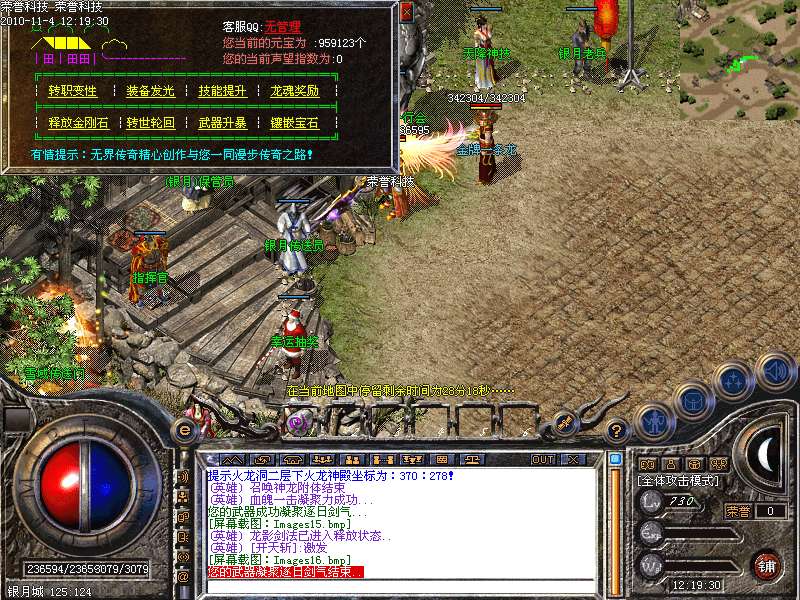Close the NPC dialogue panel

406,12
